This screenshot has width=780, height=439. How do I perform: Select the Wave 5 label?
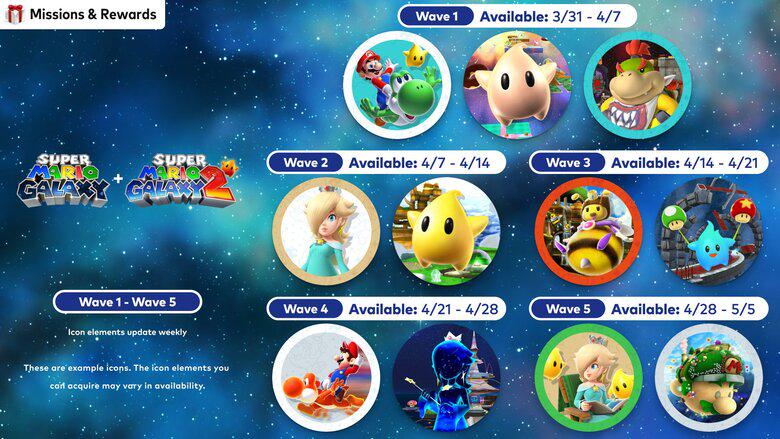point(568,309)
